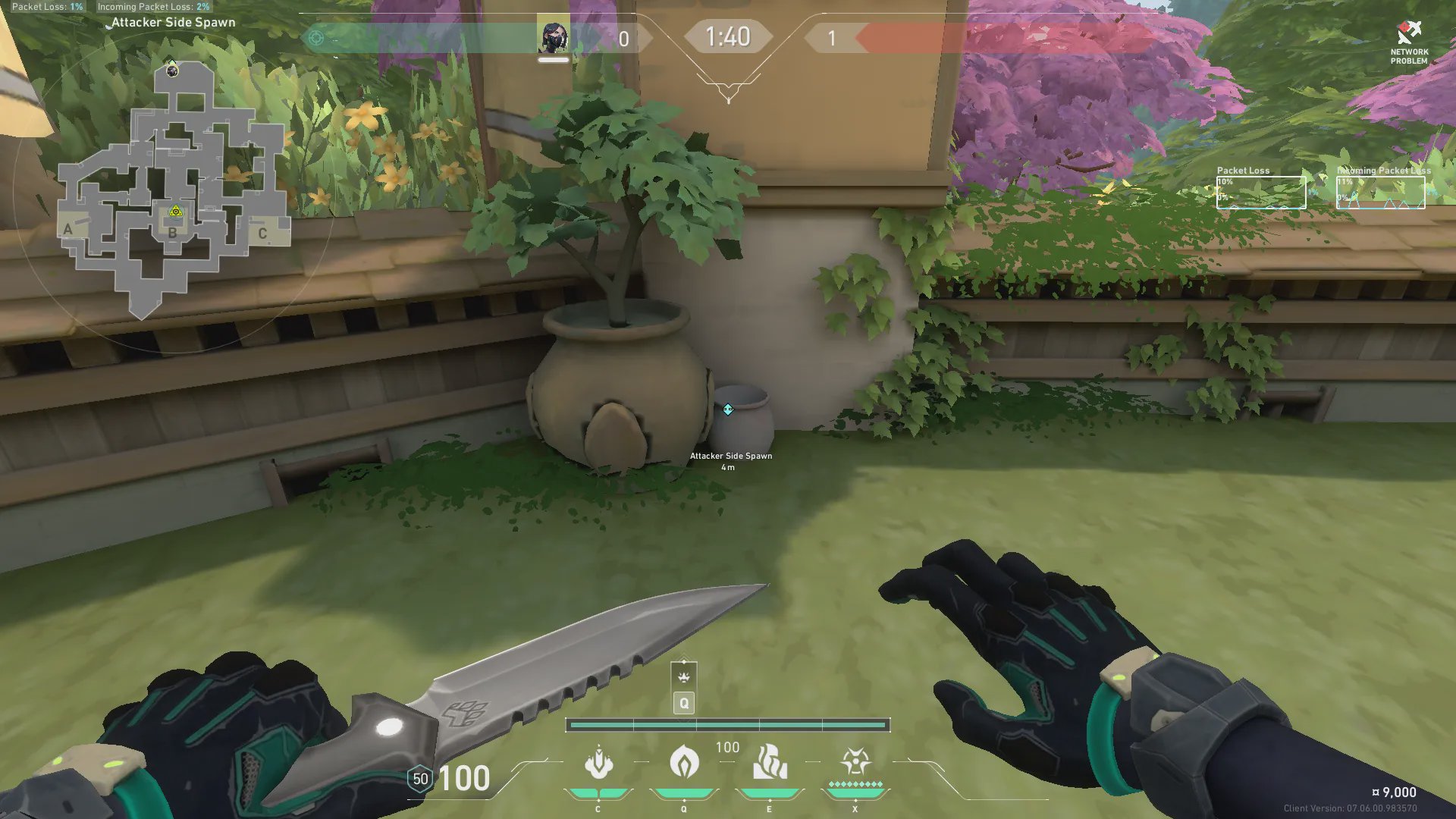Click the minimap in the corner
The width and height of the screenshot is (1456, 819).
(x=174, y=190)
